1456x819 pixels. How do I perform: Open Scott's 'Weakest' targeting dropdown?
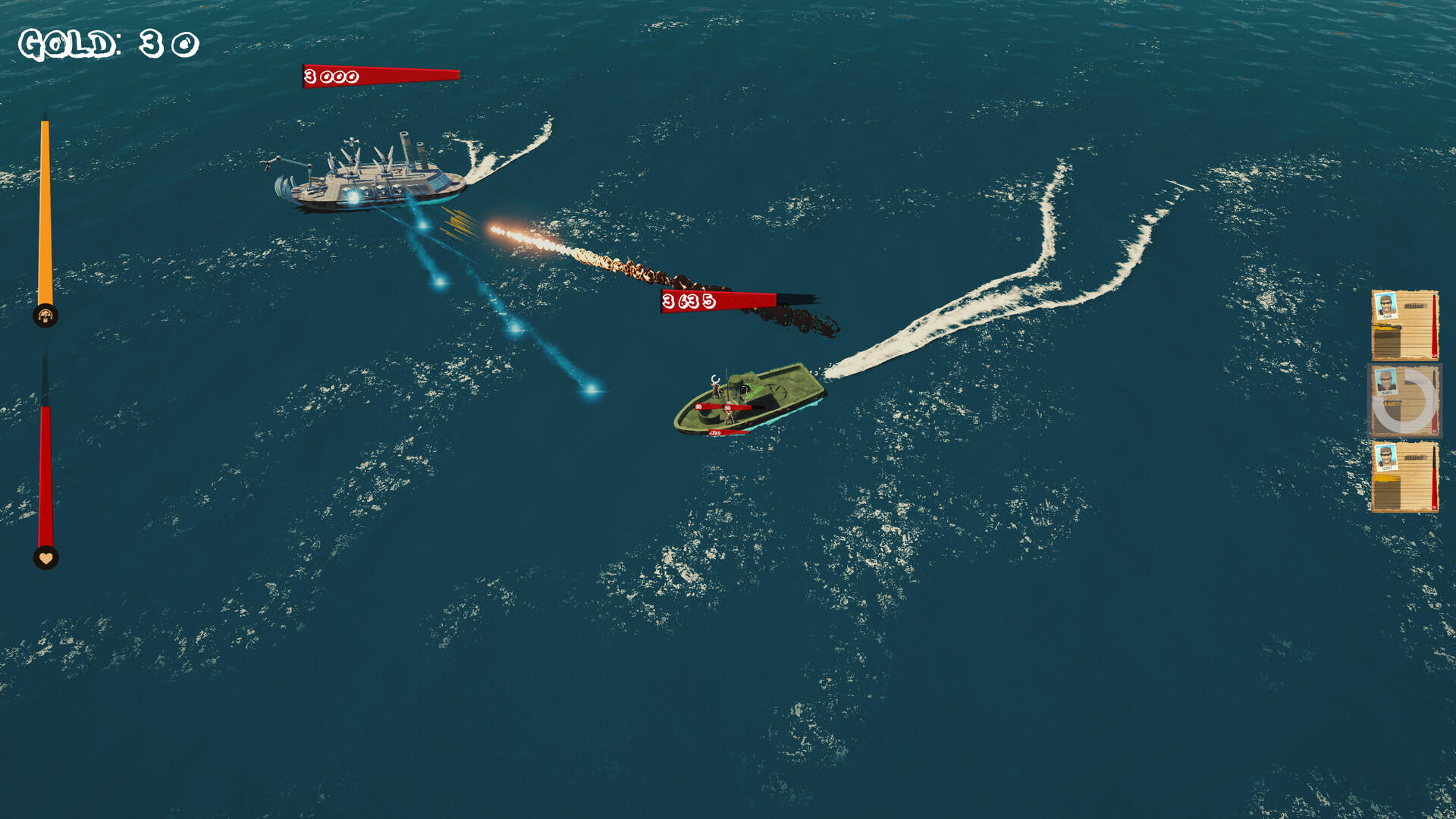pyautogui.click(x=1415, y=457)
